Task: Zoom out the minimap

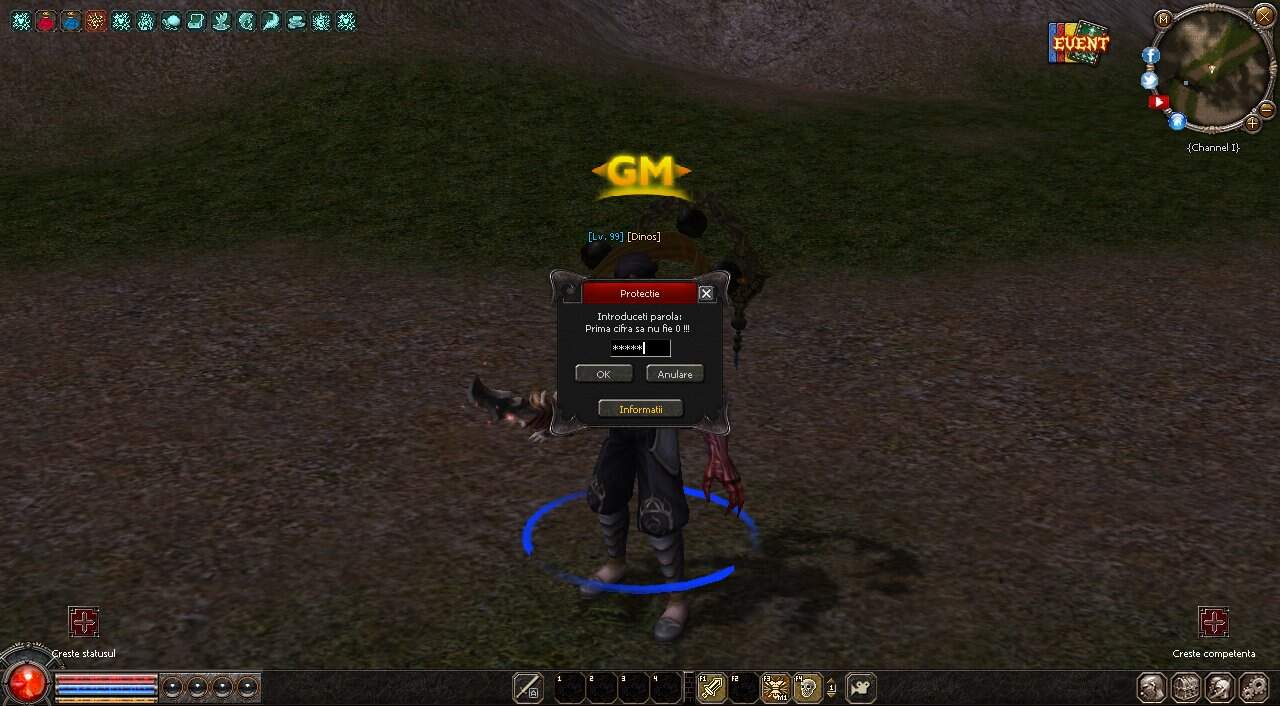Action: click(x=1266, y=108)
